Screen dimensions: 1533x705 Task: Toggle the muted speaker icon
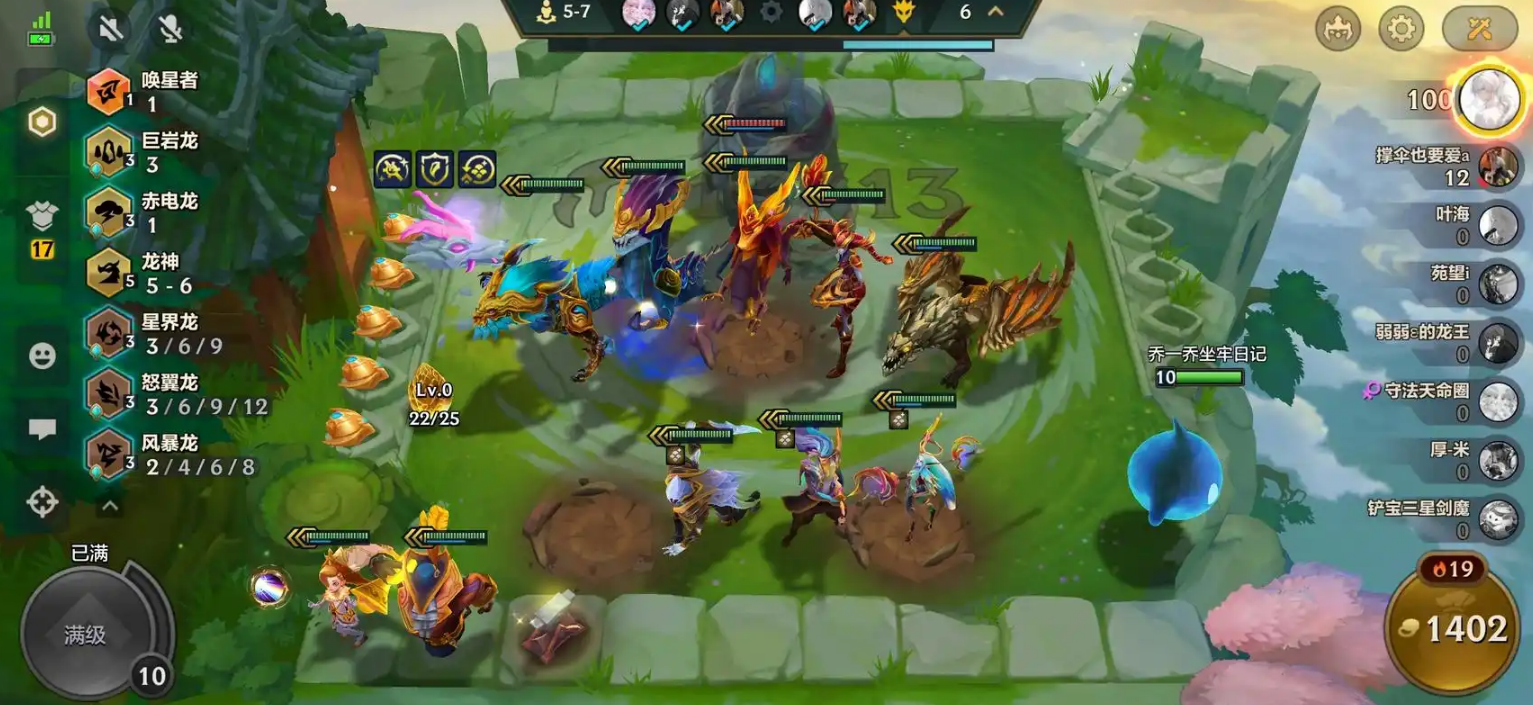[x=110, y=28]
